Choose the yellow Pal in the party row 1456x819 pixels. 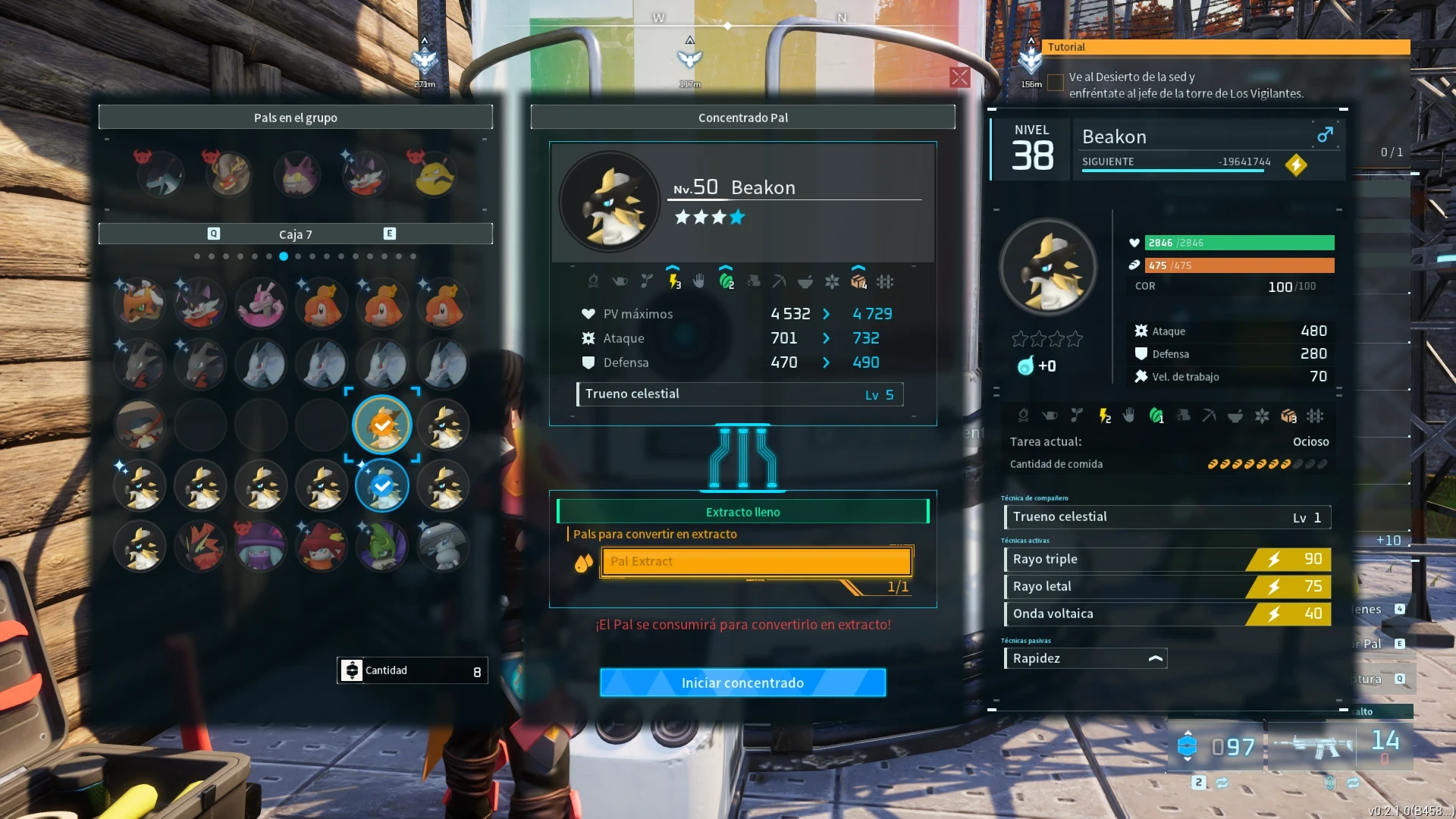point(434,175)
